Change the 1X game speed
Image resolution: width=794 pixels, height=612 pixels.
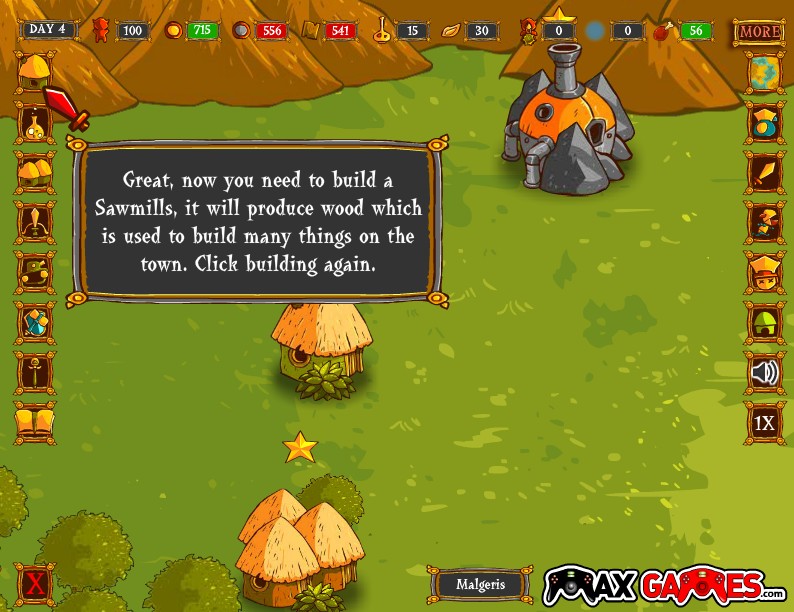(764, 423)
